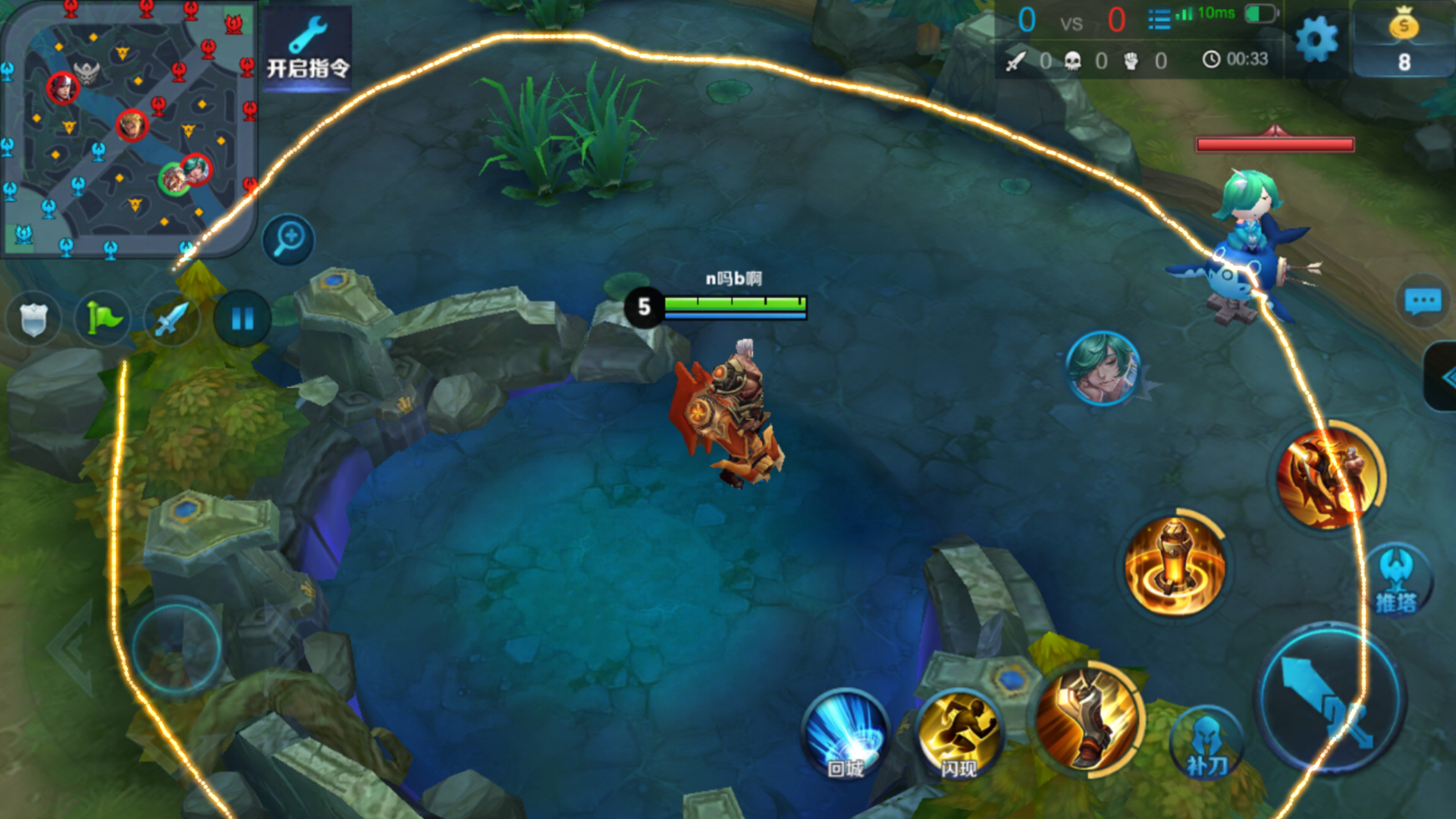
Task: Show the scoreboard list icon
Action: click(1159, 20)
